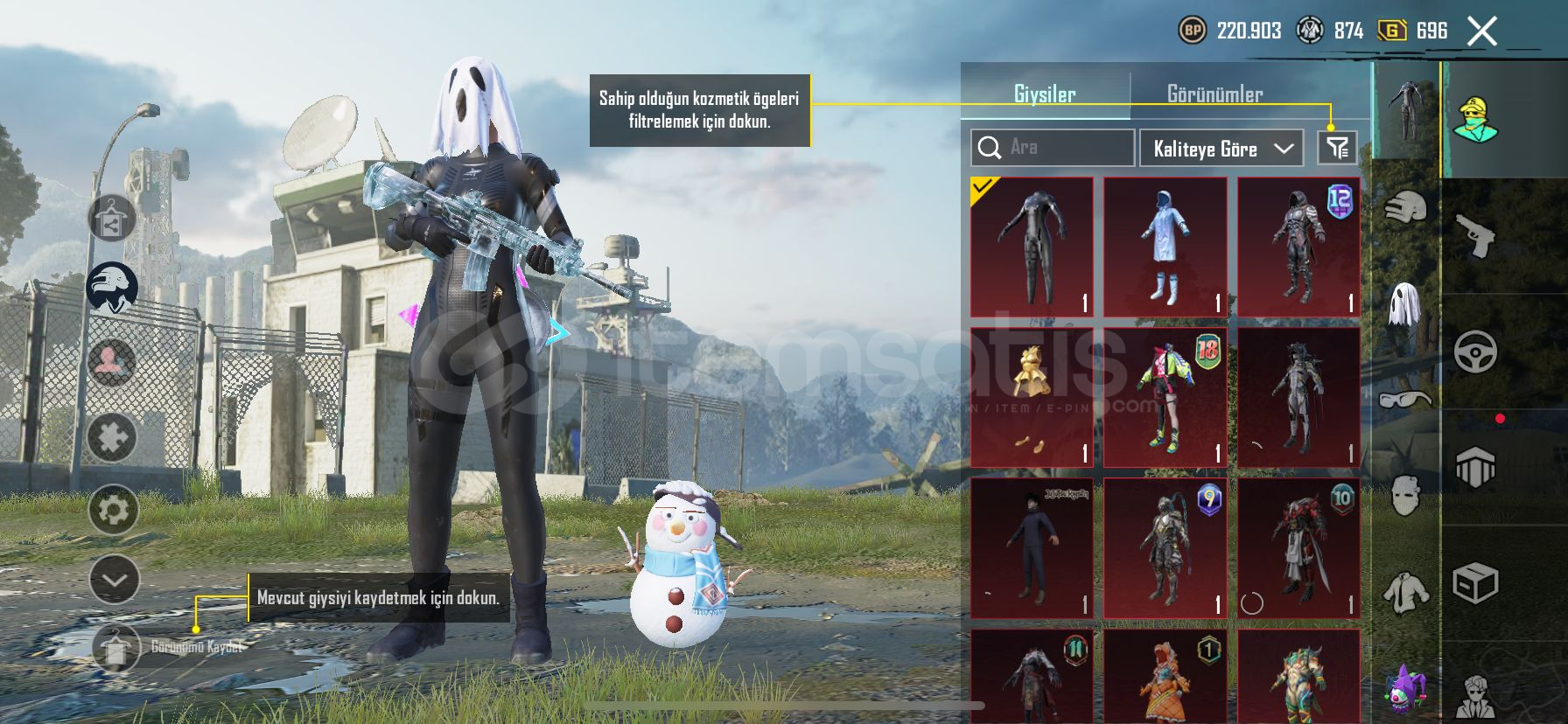Select the red armored outfit with badge 10

coord(1299,547)
